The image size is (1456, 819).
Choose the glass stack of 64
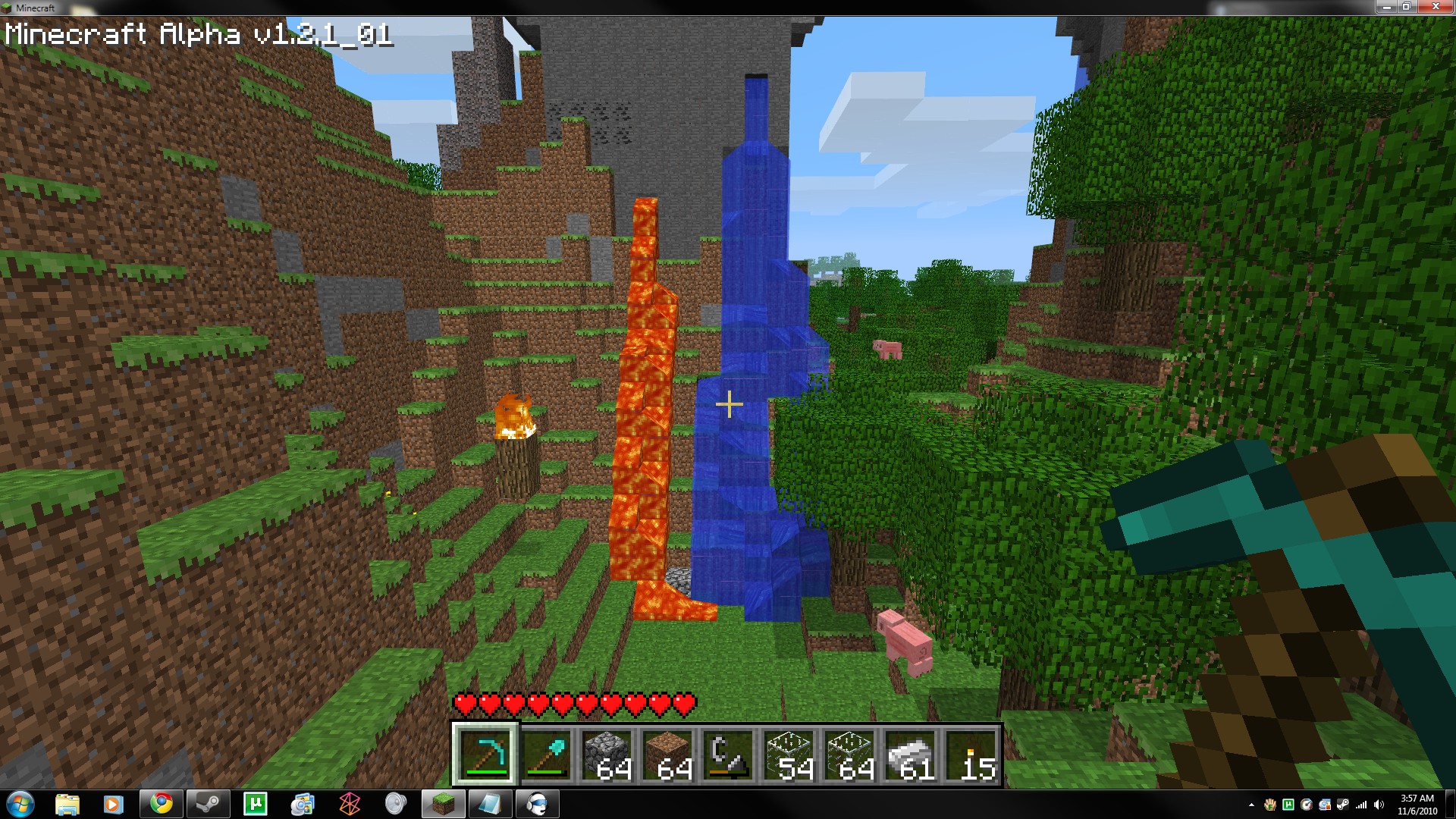[x=849, y=754]
